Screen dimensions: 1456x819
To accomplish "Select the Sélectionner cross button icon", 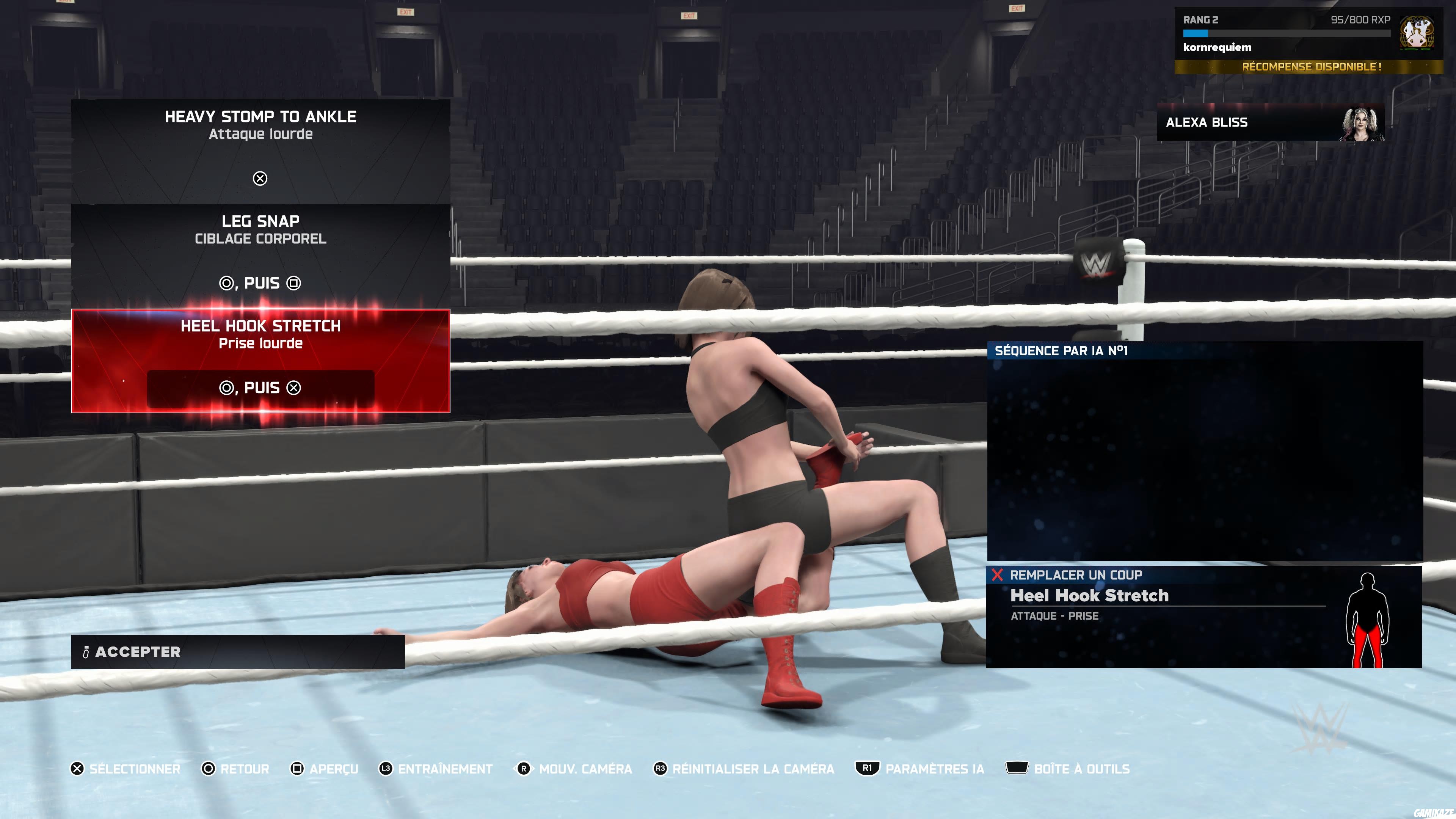I will coord(77,769).
